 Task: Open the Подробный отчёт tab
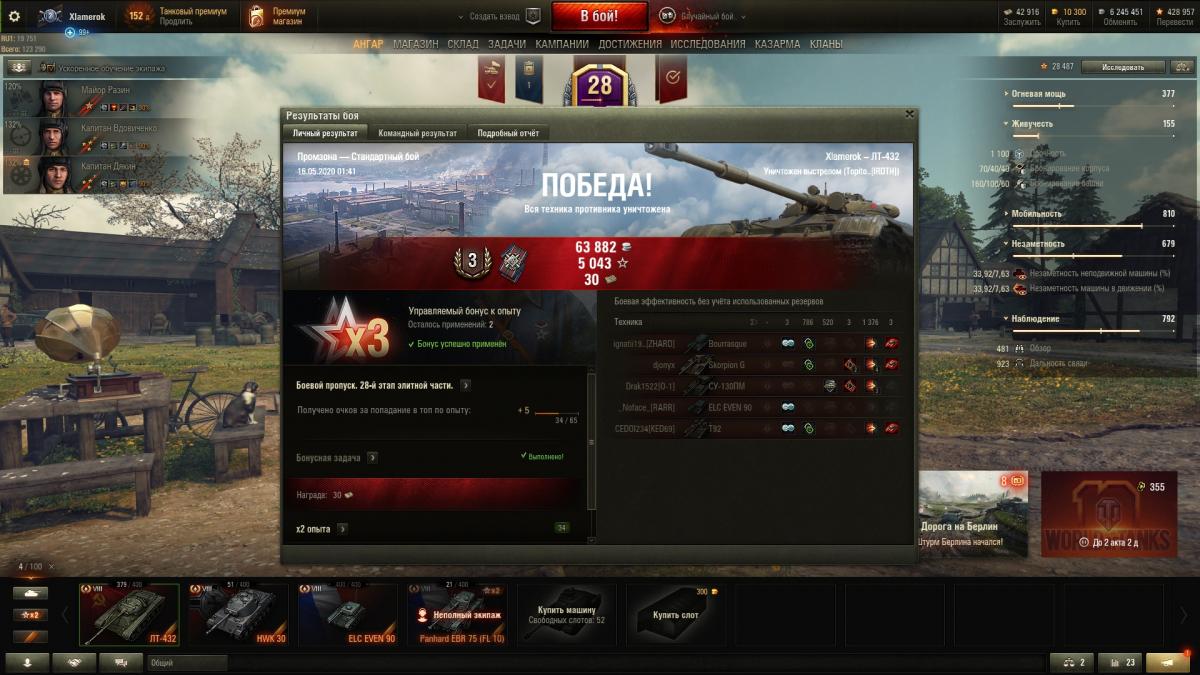click(508, 133)
